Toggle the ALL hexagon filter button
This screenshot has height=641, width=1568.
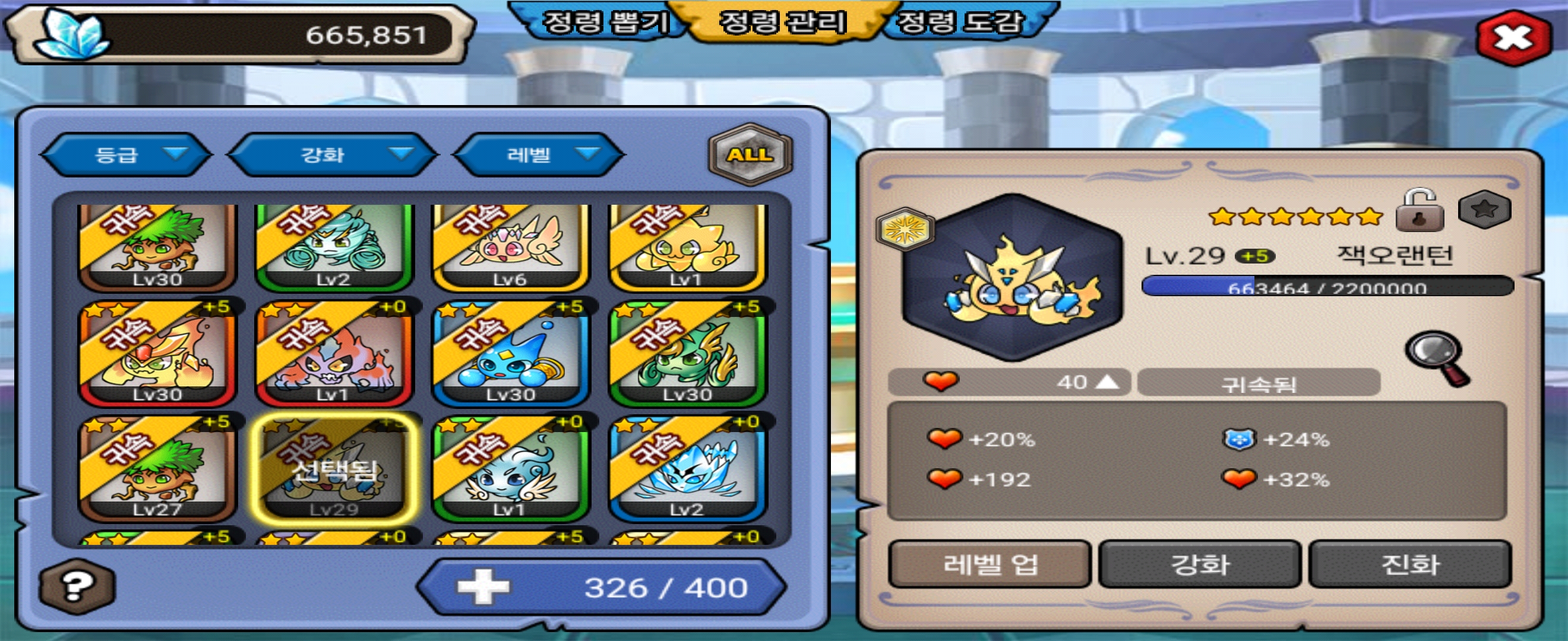click(751, 154)
